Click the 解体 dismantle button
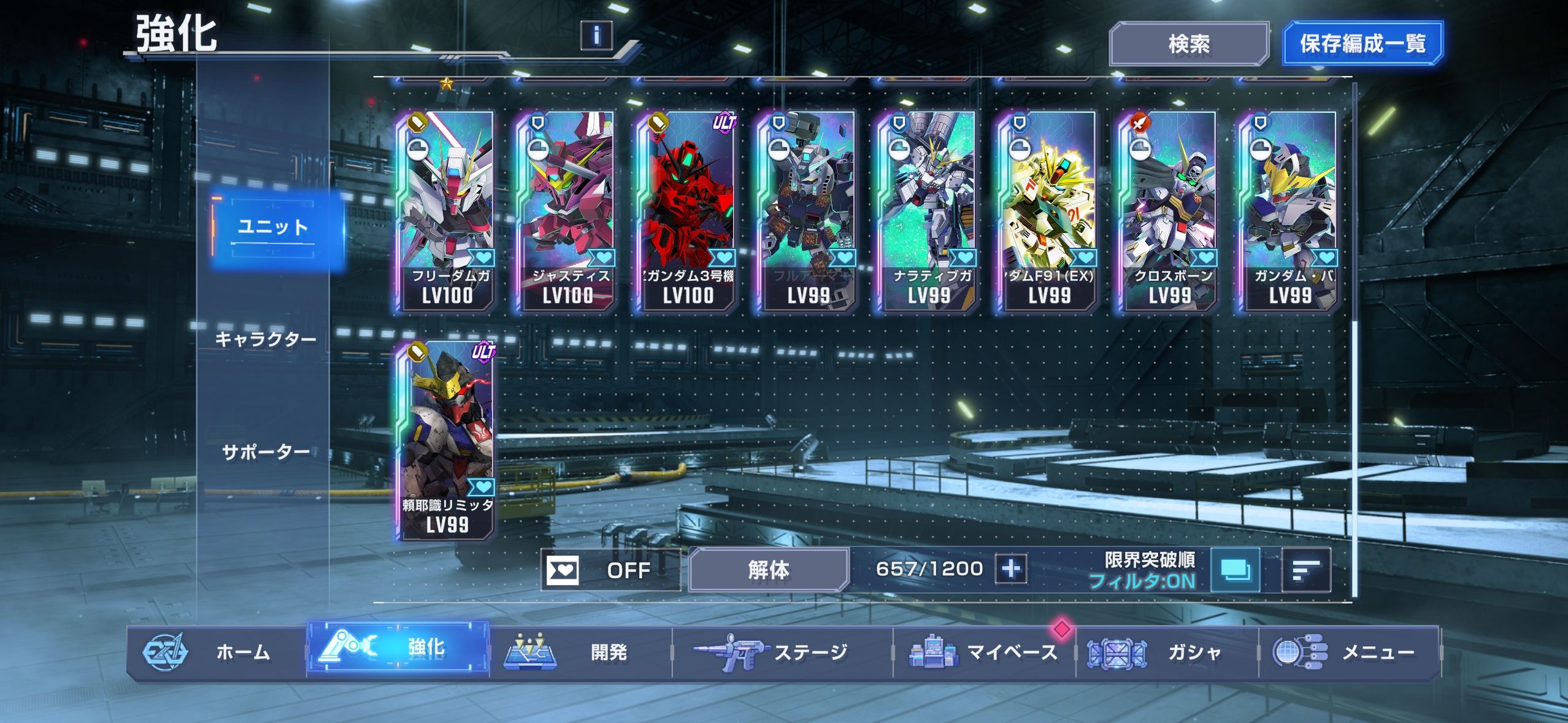 (x=769, y=570)
